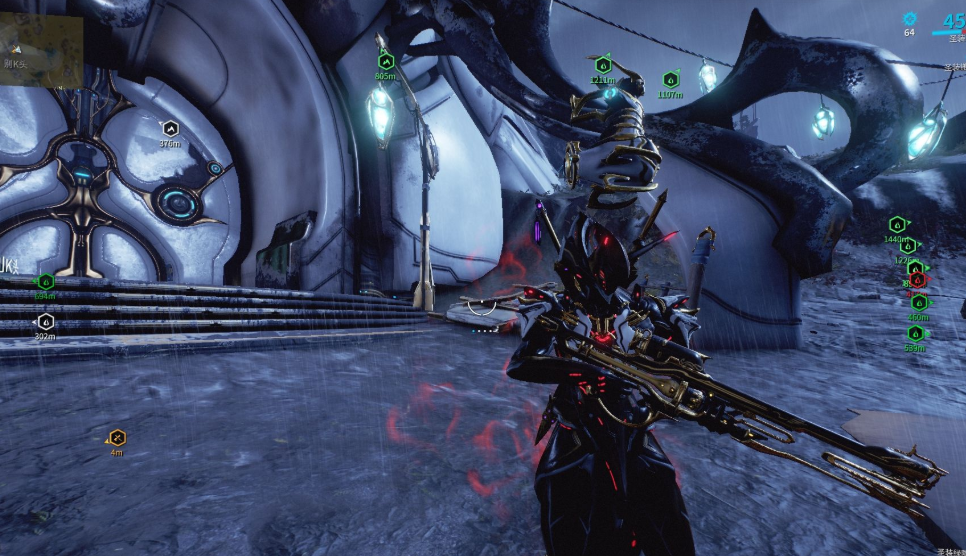Choose the green marker labeled 1107m
The image size is (966, 556).
(670, 80)
